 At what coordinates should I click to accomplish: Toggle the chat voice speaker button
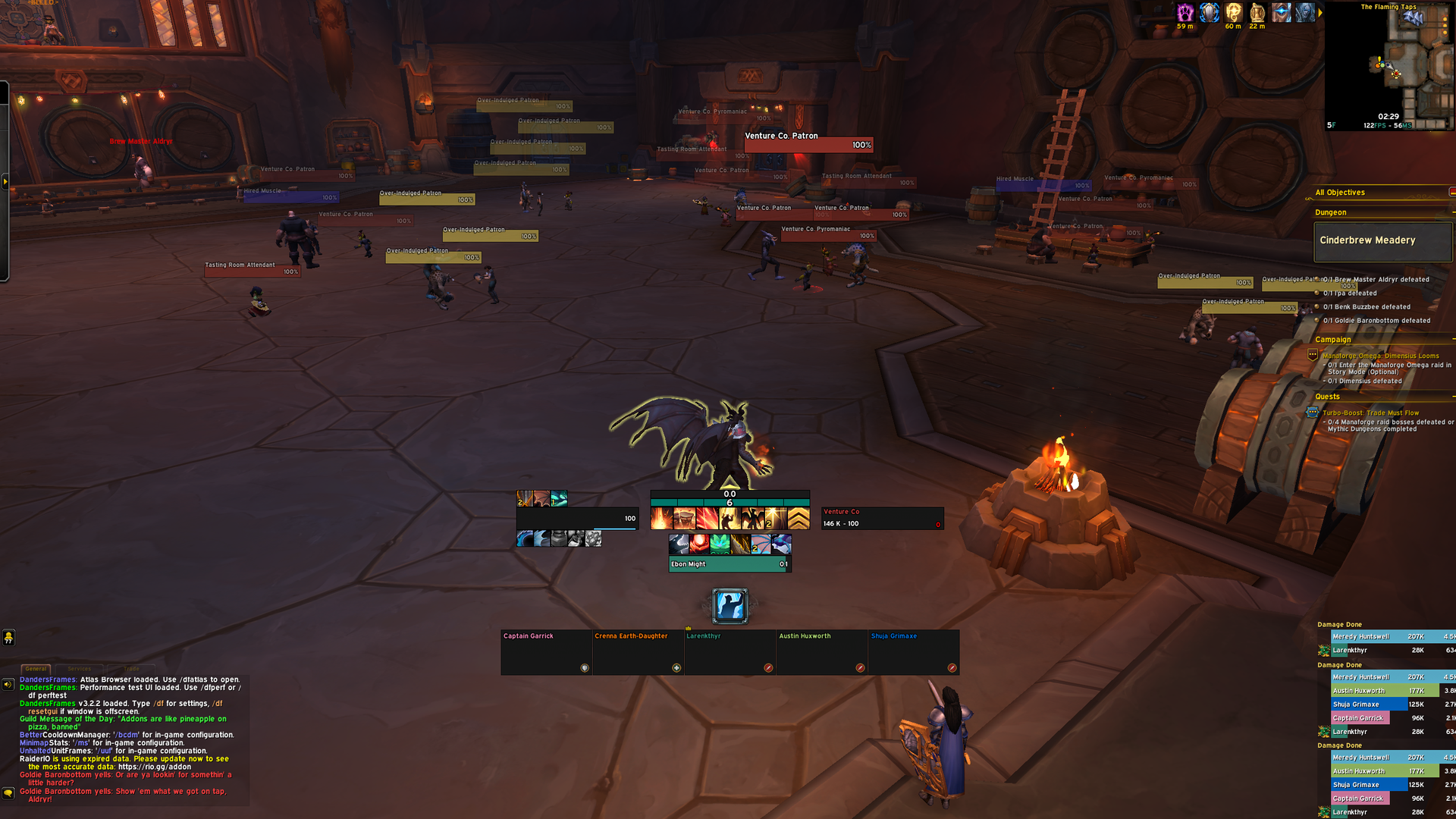8,685
